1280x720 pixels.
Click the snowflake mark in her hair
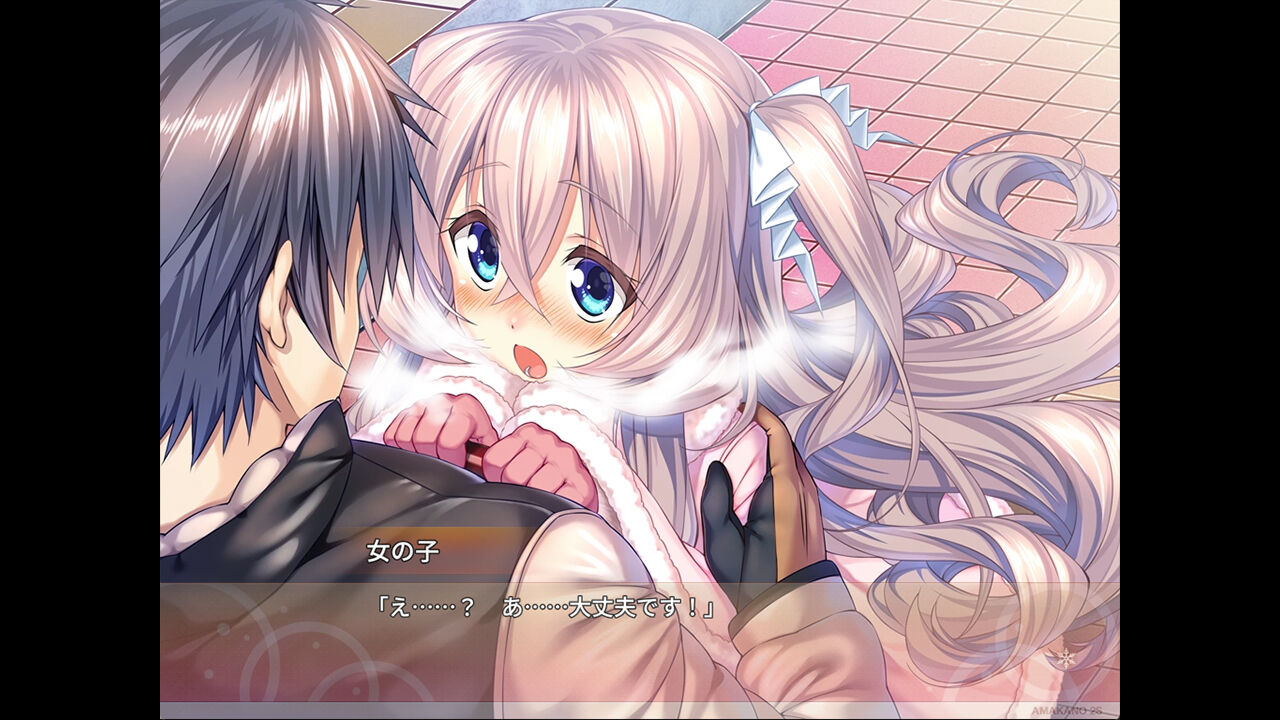[x=1066, y=657]
